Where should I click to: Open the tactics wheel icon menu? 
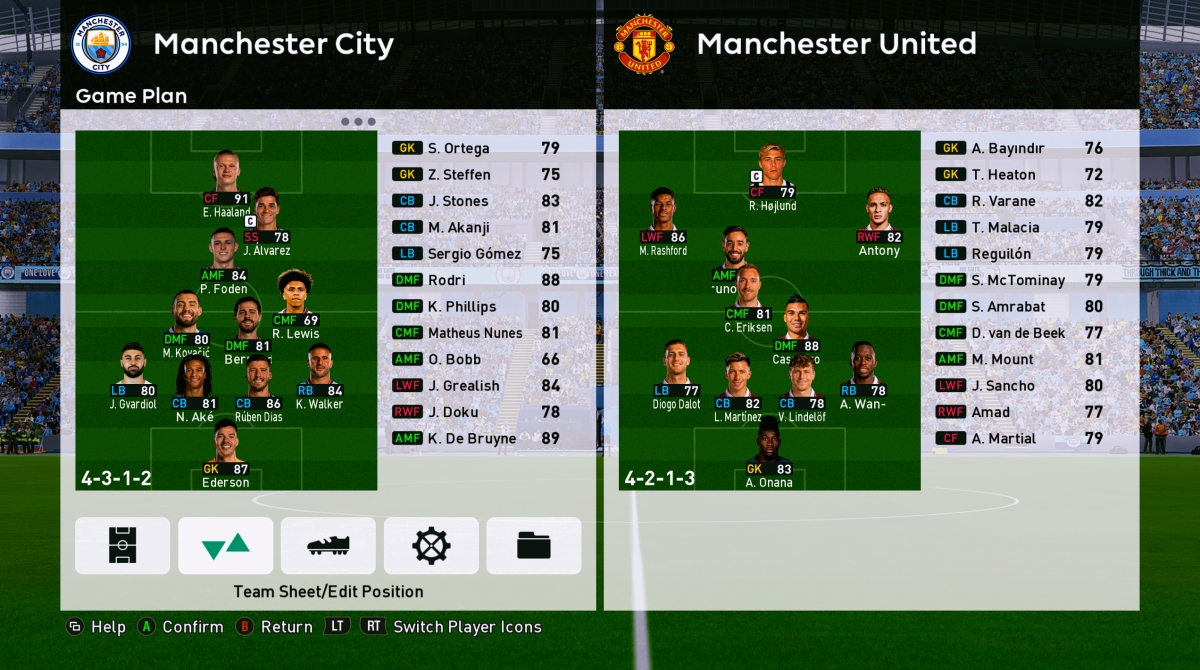[431, 545]
